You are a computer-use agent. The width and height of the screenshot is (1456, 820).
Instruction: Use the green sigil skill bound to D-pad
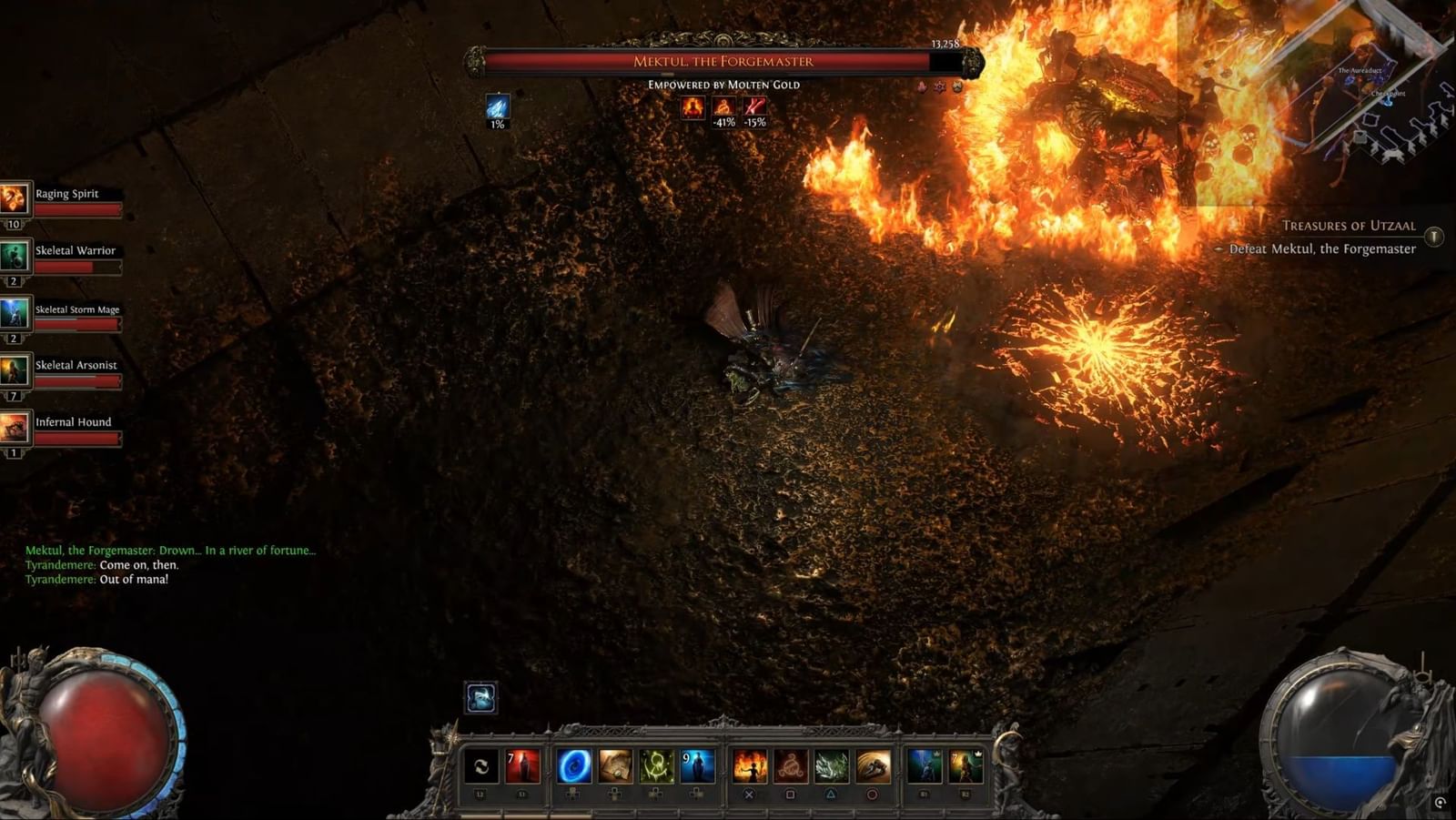655,766
